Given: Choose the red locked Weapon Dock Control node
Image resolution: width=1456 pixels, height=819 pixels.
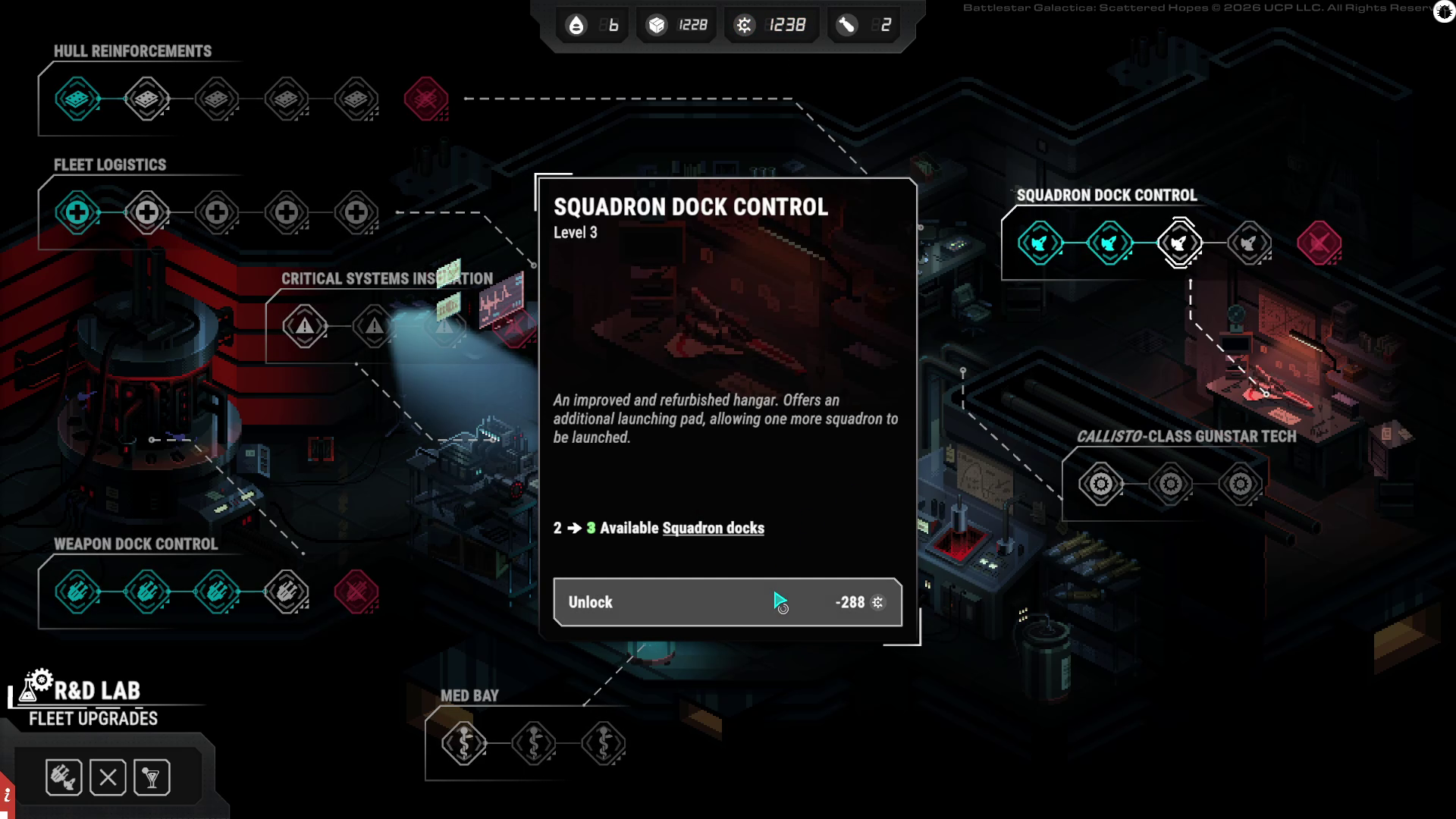Looking at the screenshot, I should point(356,591).
